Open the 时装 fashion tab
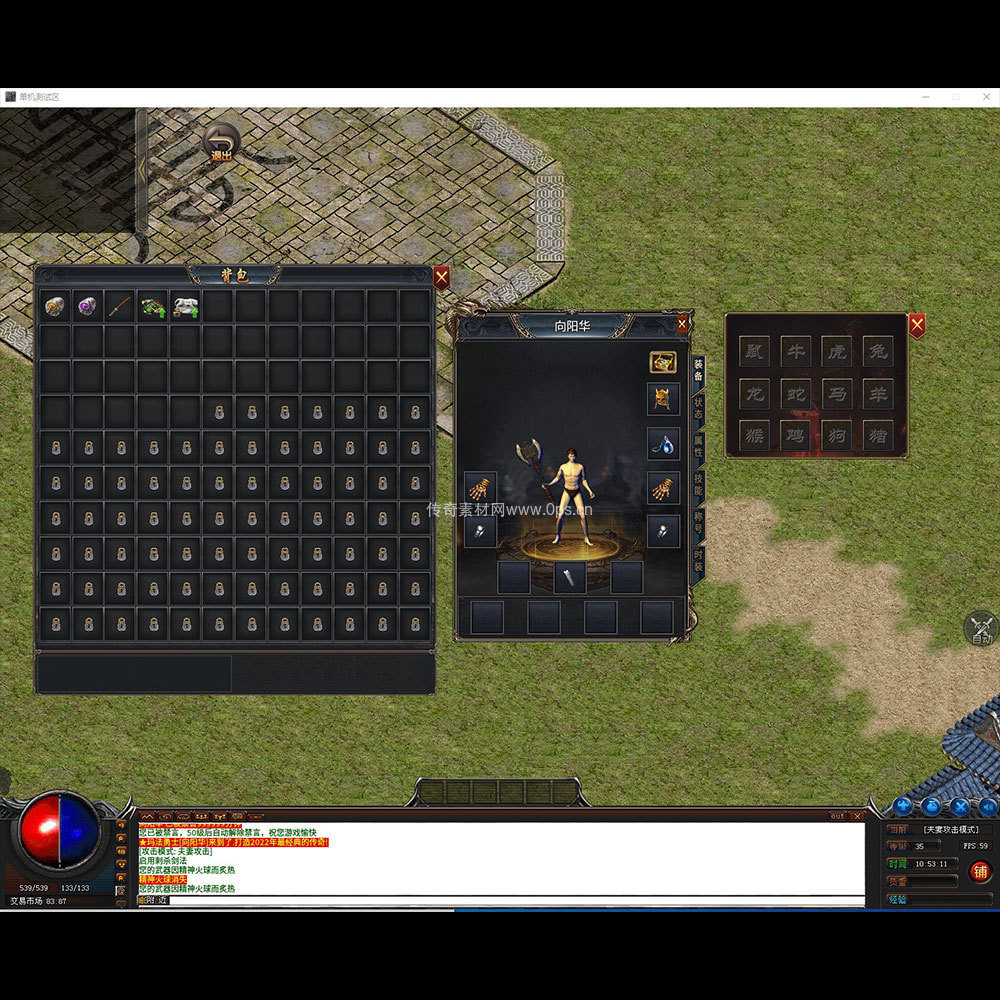This screenshot has height=1000, width=1000. [x=698, y=561]
